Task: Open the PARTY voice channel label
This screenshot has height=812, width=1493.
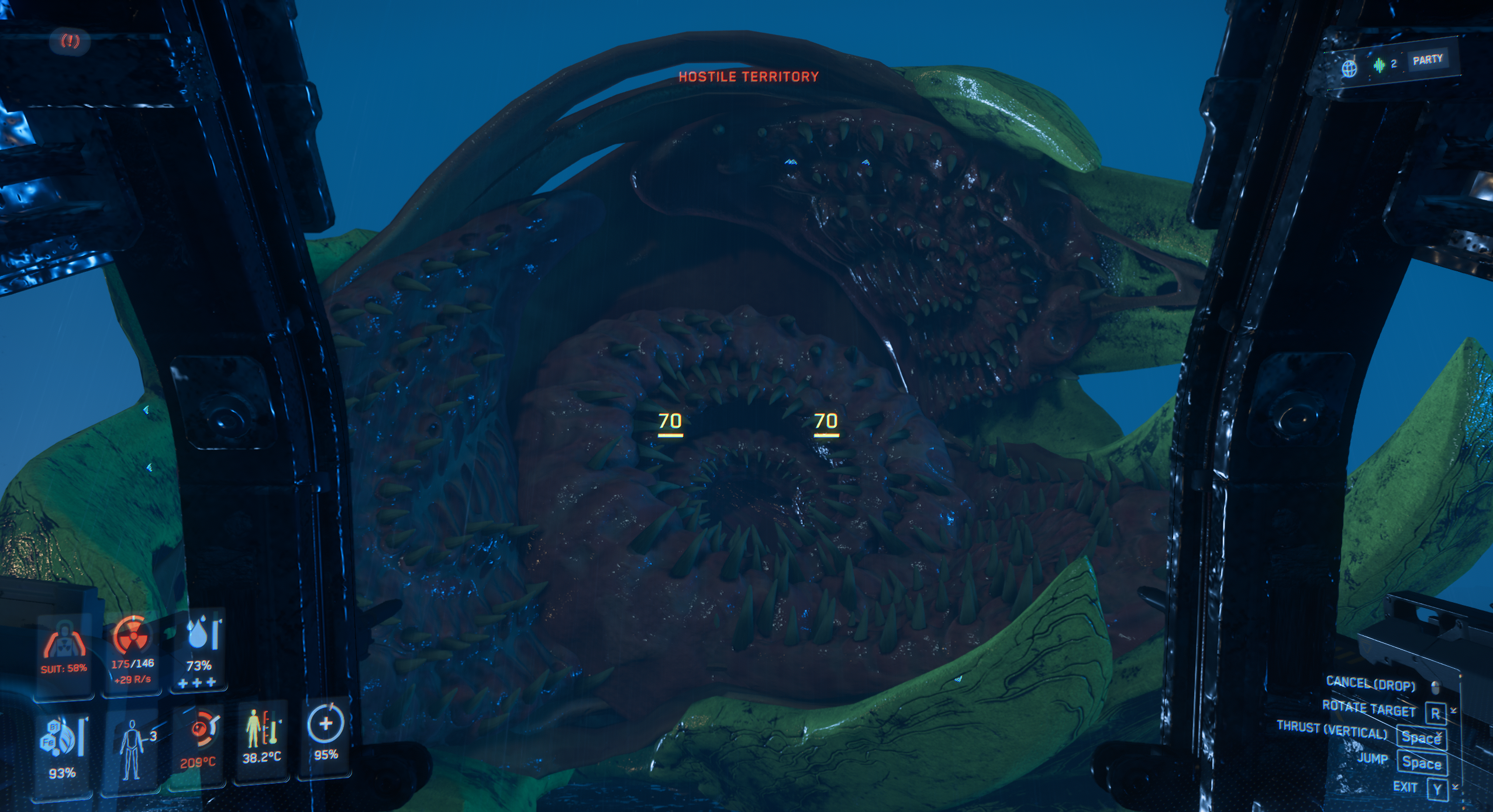Action: [1428, 60]
